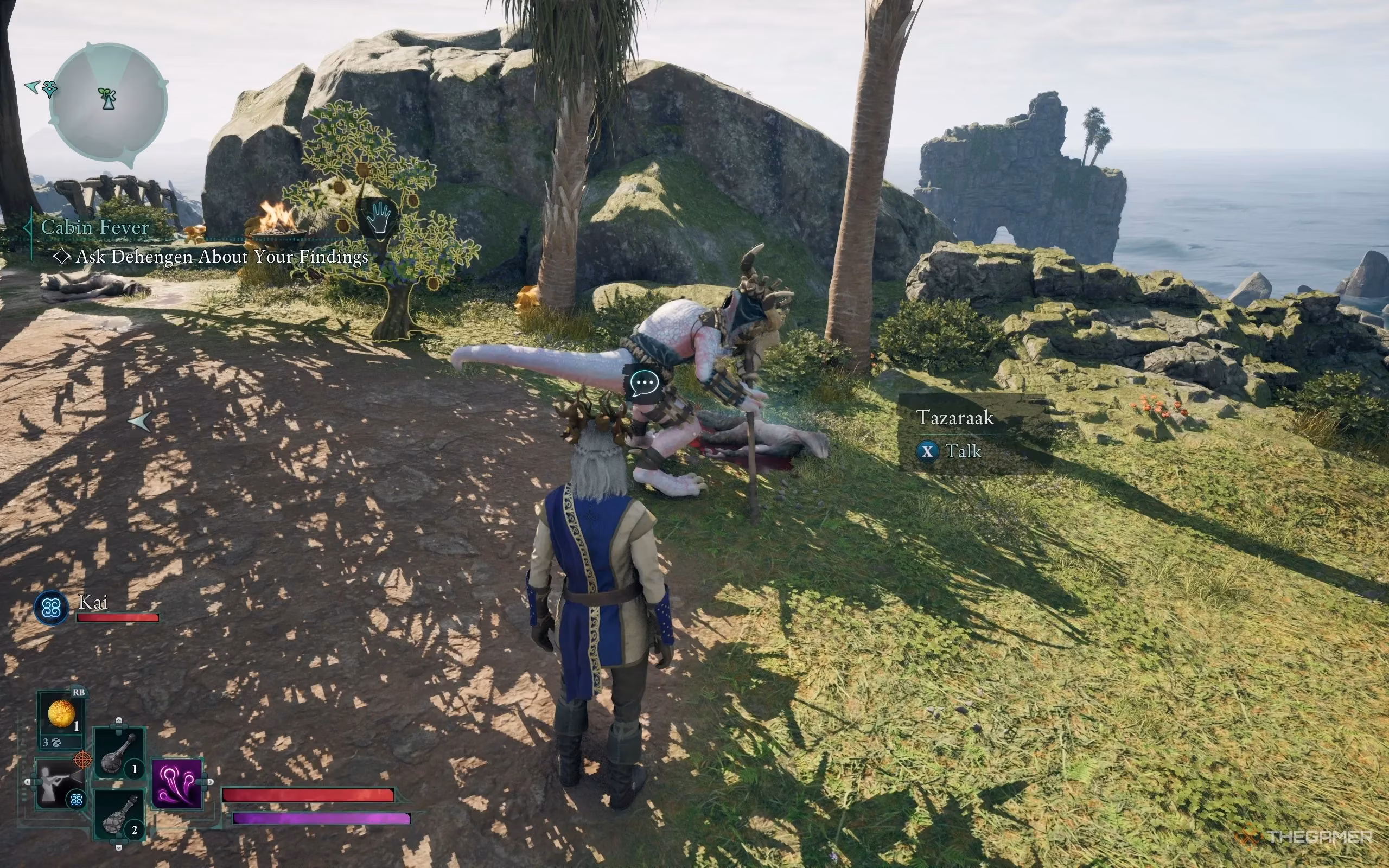The image size is (1389, 868).
Task: Use the potion flask numbered 2
Action: 119,815
